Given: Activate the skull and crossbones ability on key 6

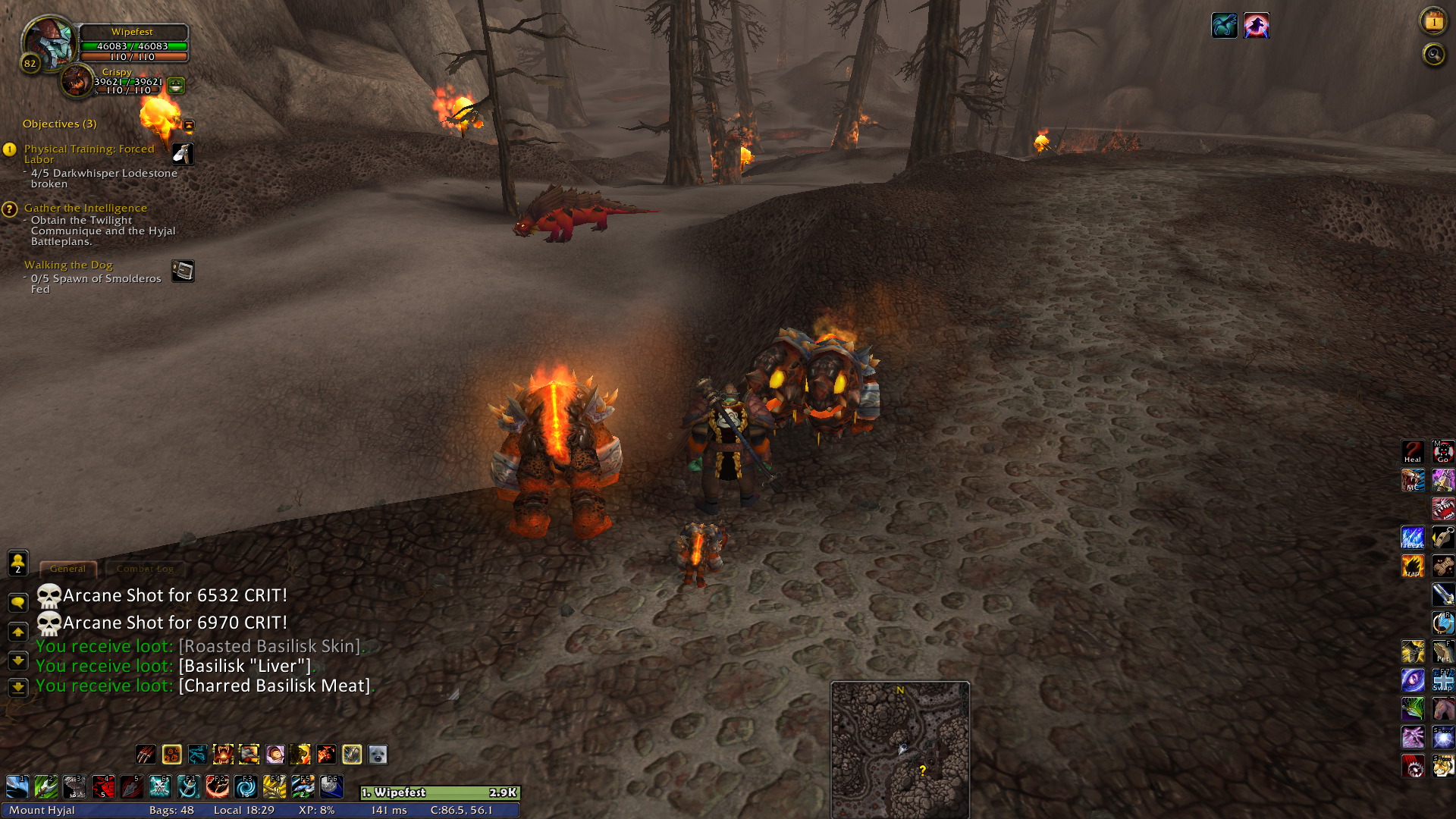Looking at the screenshot, I should tap(160, 786).
